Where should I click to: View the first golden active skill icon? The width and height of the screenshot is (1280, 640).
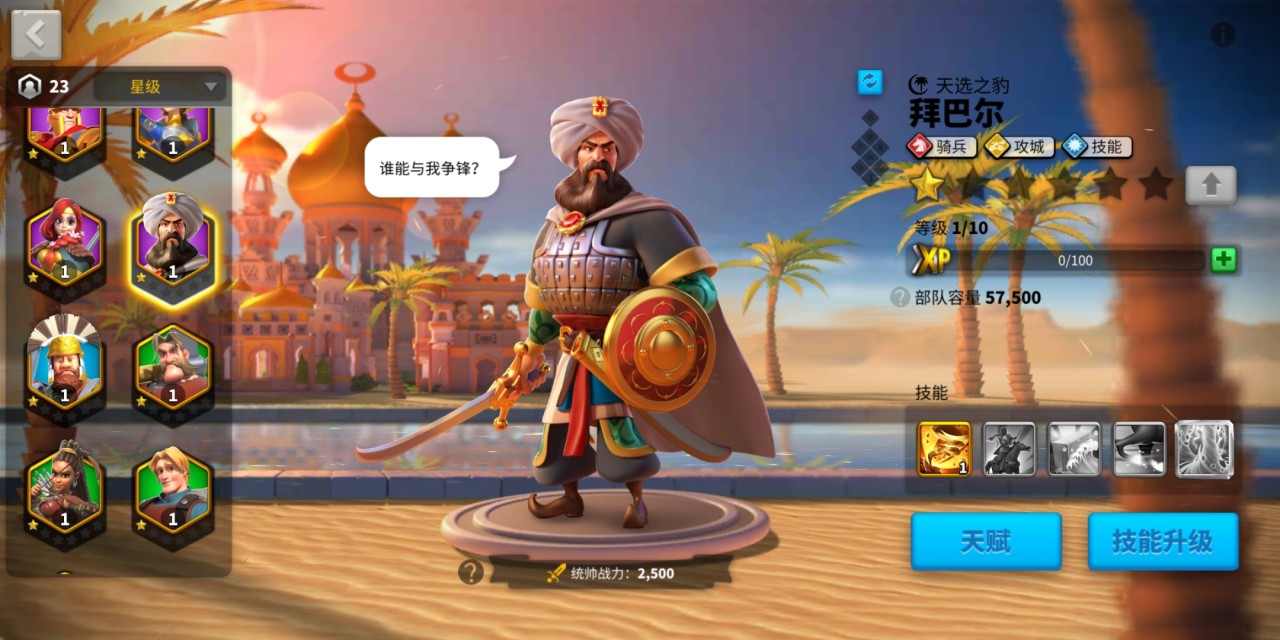944,448
